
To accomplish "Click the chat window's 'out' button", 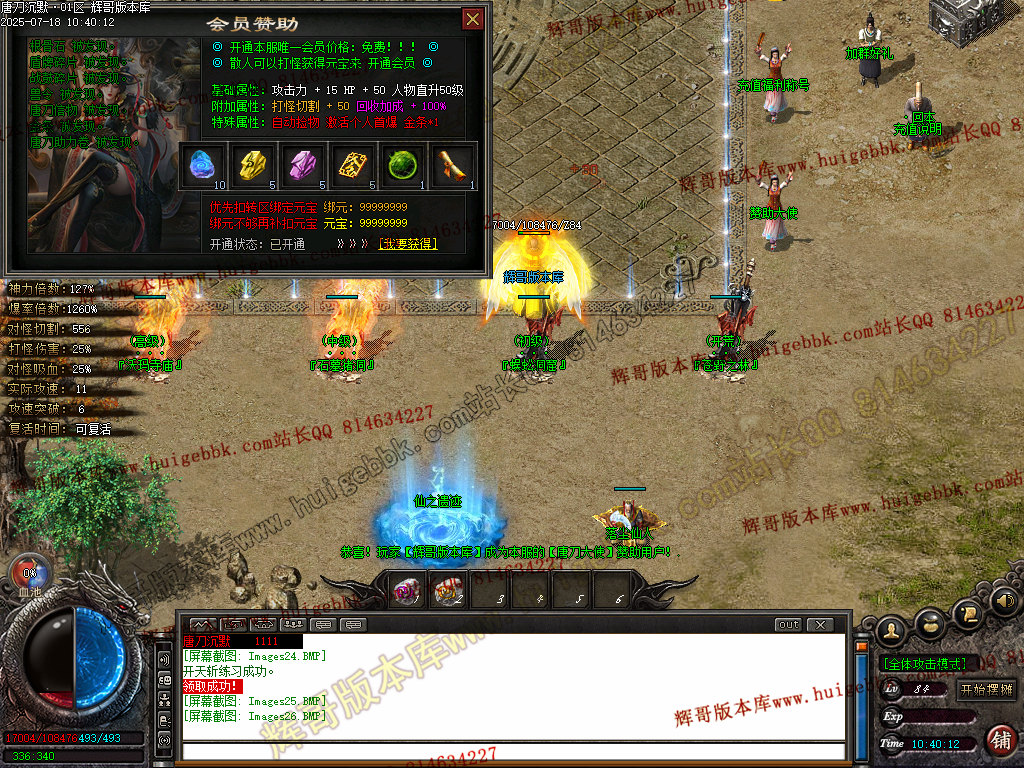I will [x=789, y=625].
